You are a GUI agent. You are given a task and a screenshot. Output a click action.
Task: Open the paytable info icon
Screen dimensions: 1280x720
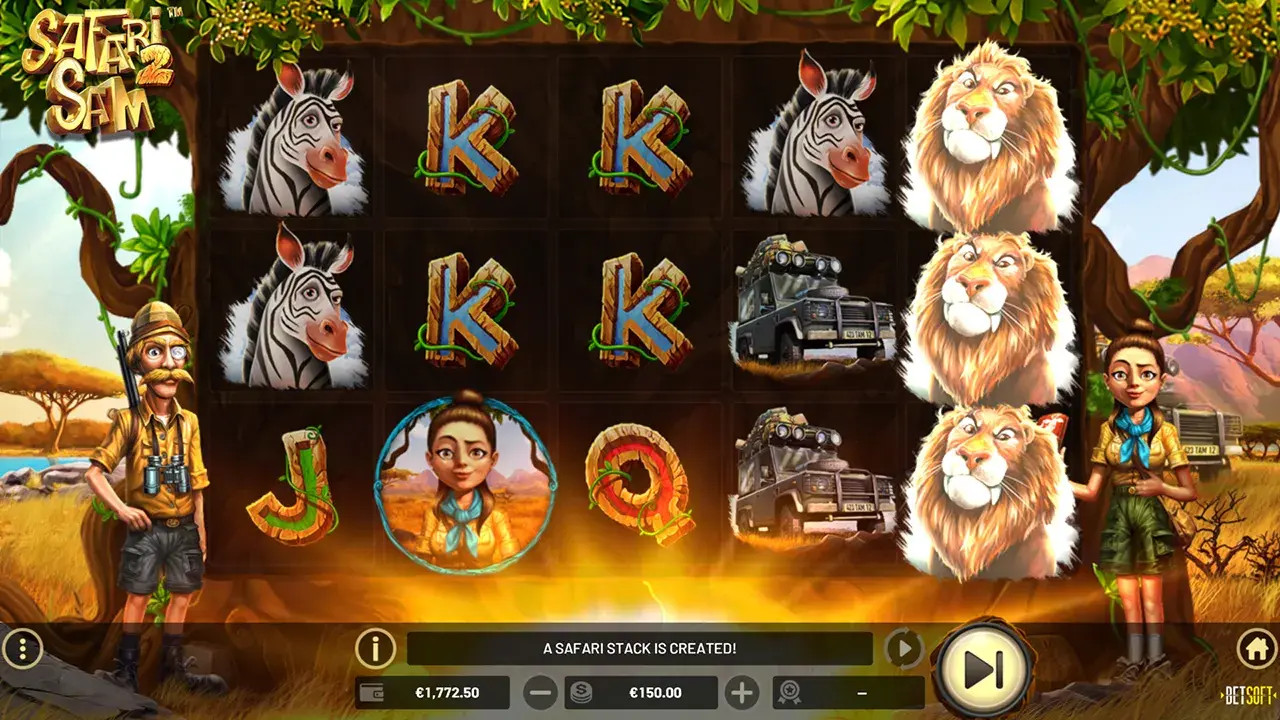[375, 648]
